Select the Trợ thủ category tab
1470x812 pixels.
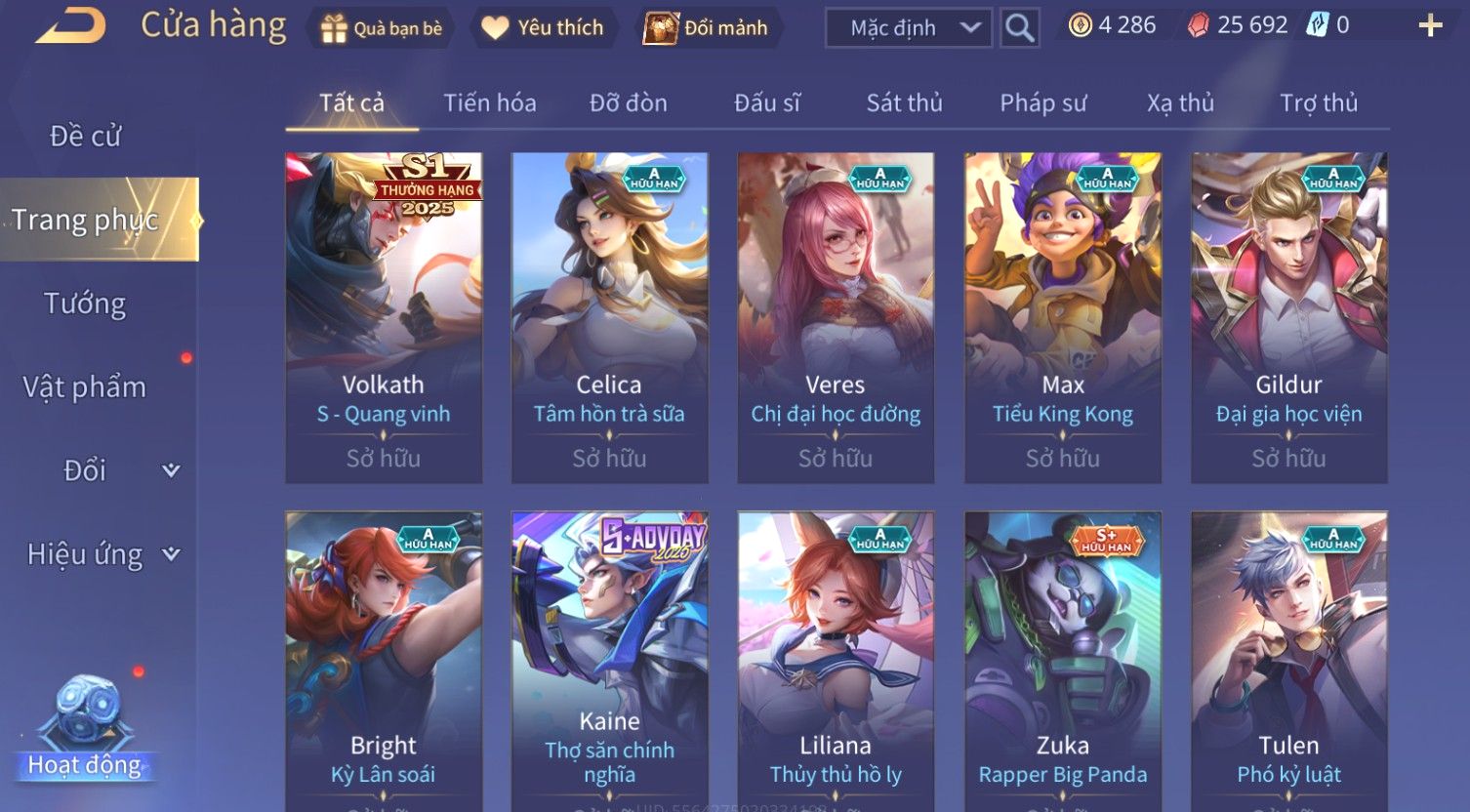1319,102
